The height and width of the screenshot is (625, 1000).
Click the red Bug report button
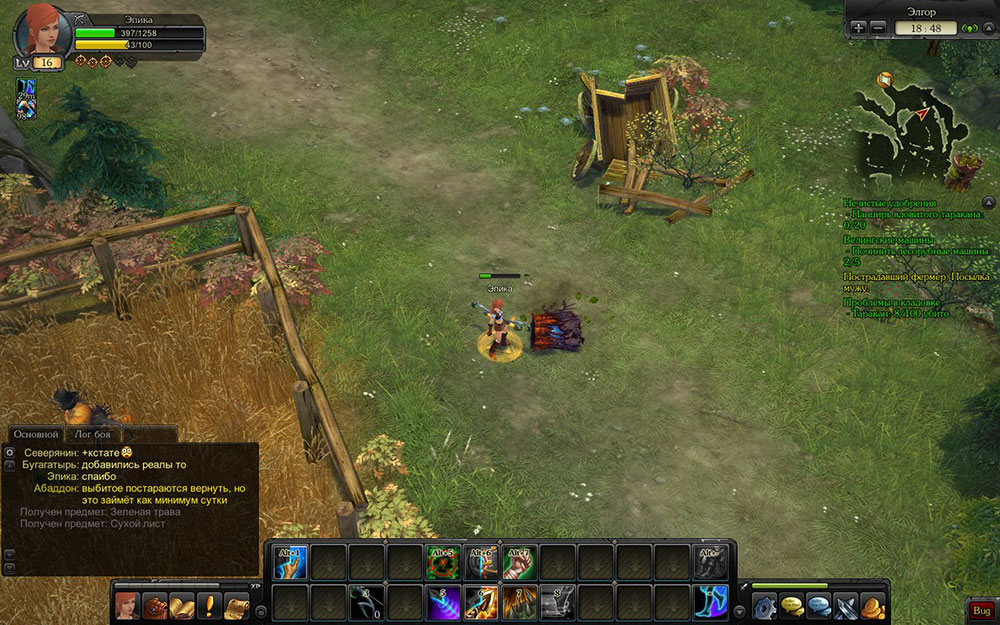(x=980, y=609)
